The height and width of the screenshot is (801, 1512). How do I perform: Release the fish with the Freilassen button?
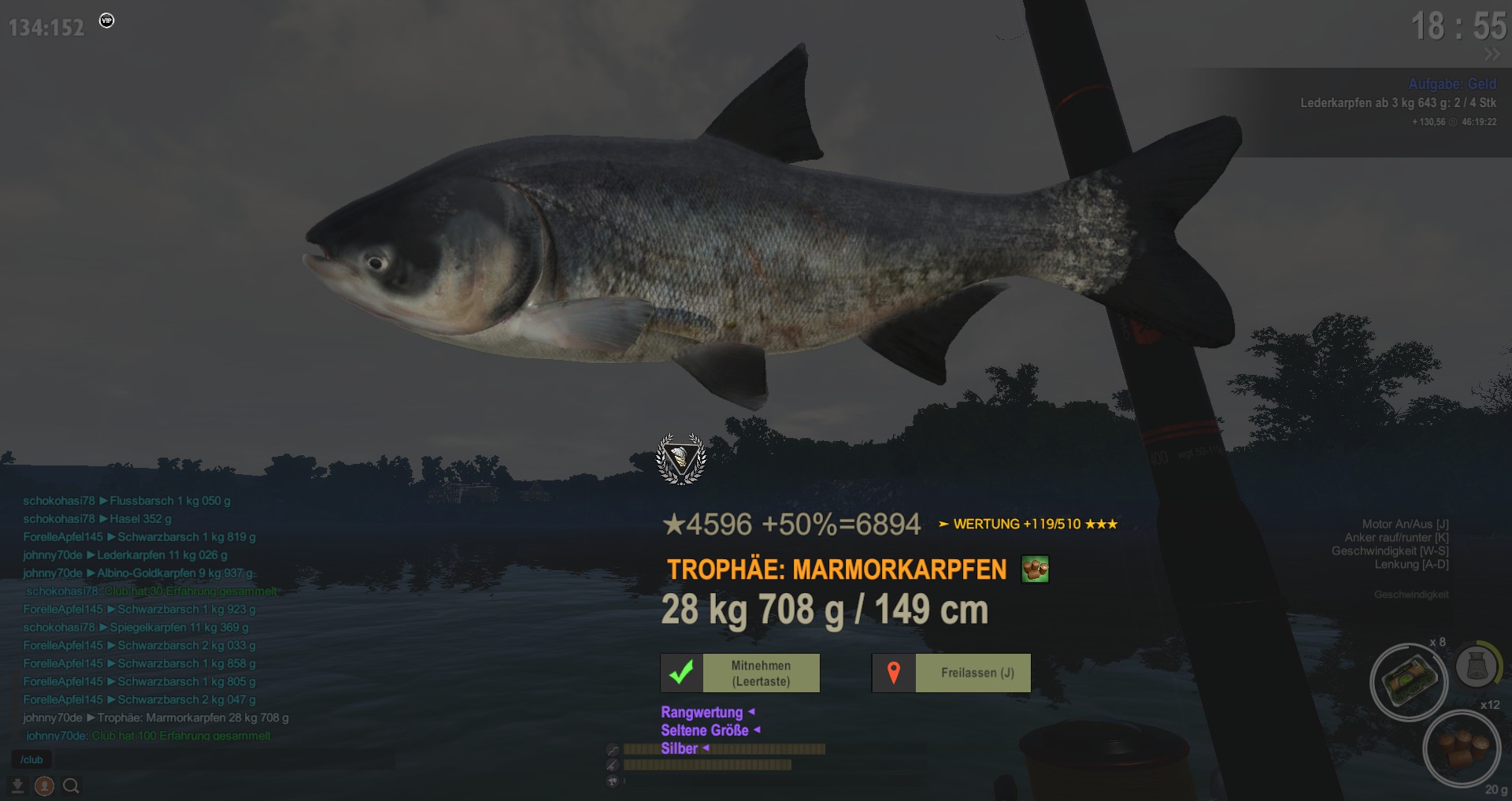[951, 673]
